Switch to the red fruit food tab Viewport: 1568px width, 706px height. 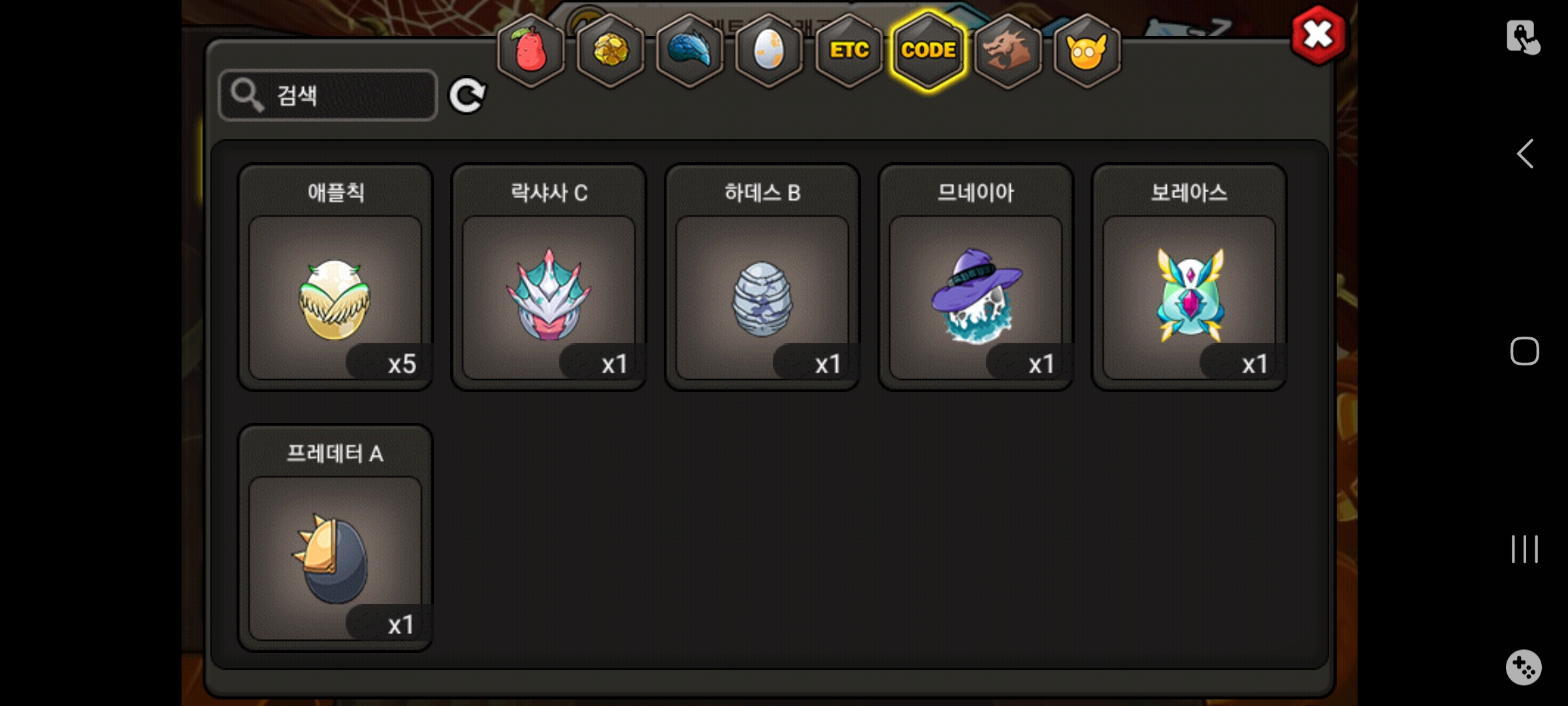click(x=531, y=51)
